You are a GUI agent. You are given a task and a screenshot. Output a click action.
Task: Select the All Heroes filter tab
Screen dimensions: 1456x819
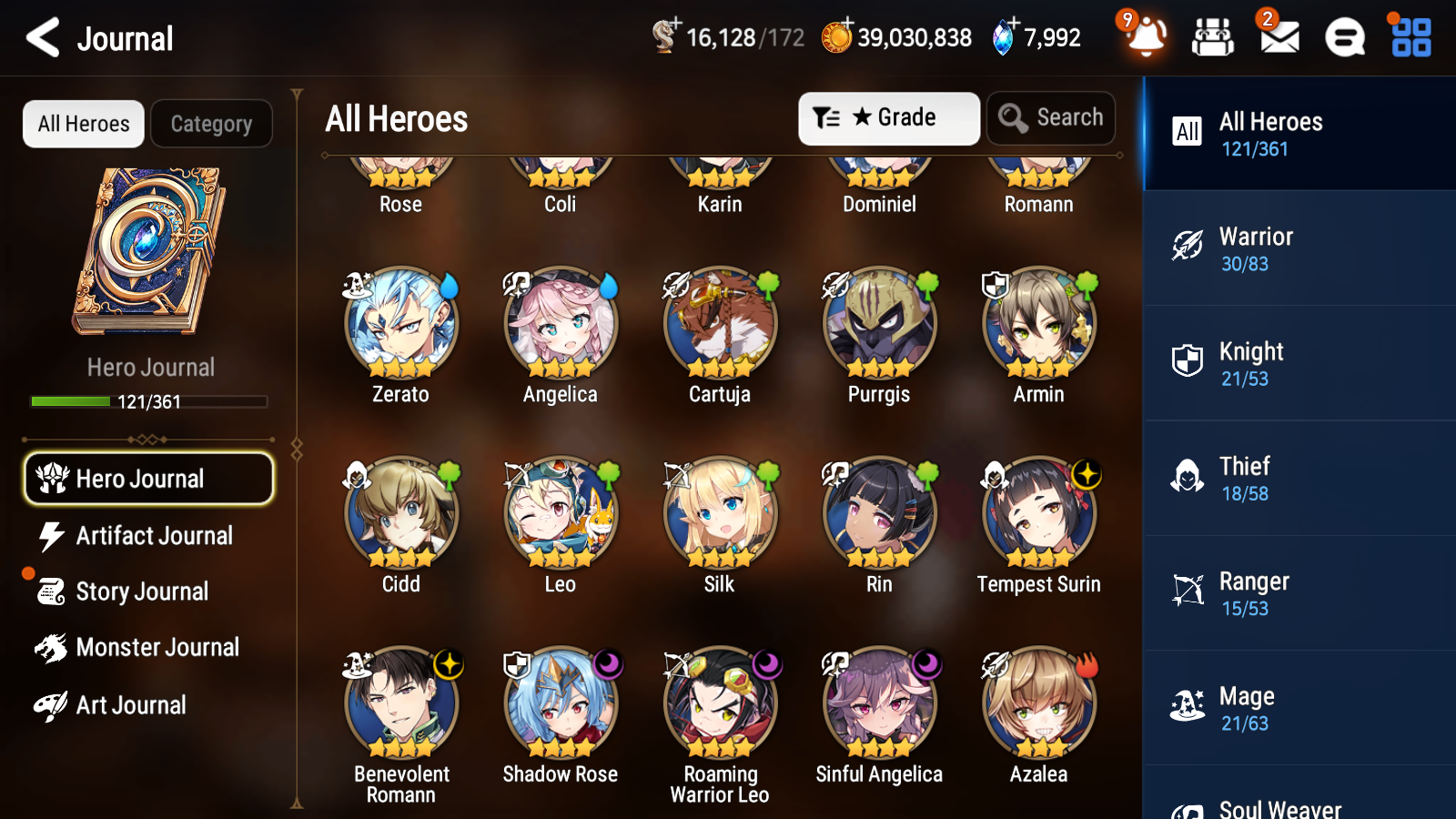click(83, 124)
